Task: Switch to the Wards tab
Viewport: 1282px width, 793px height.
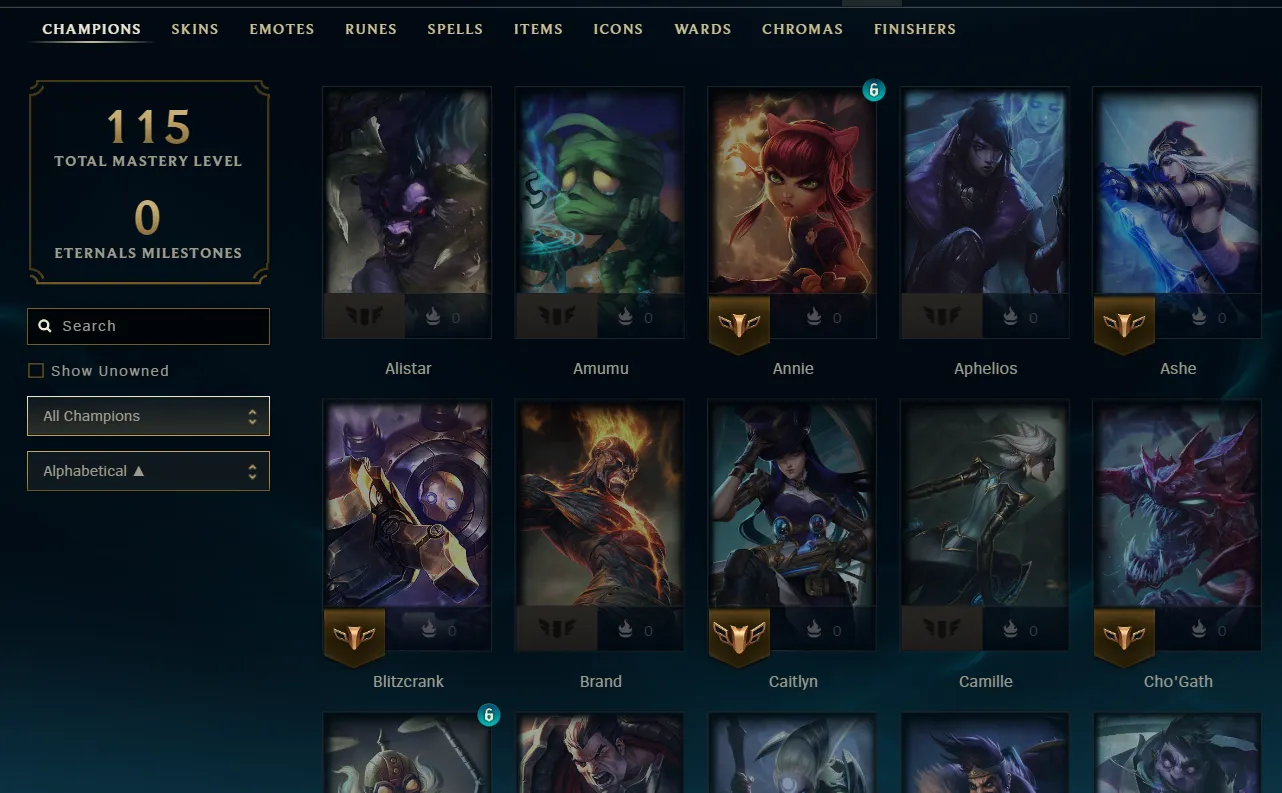Action: (703, 29)
